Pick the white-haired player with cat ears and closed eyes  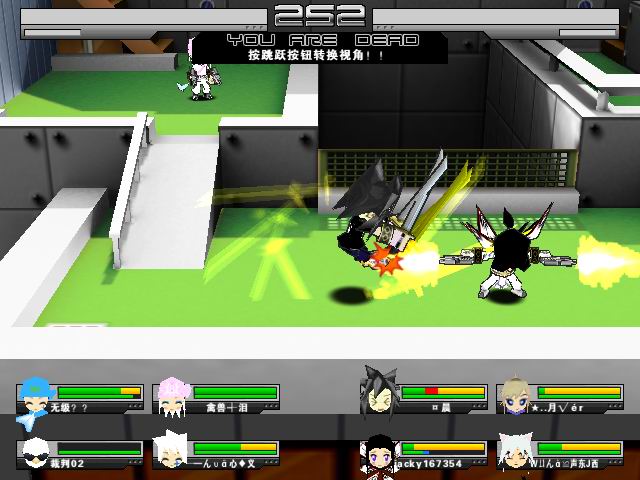(x=172, y=452)
